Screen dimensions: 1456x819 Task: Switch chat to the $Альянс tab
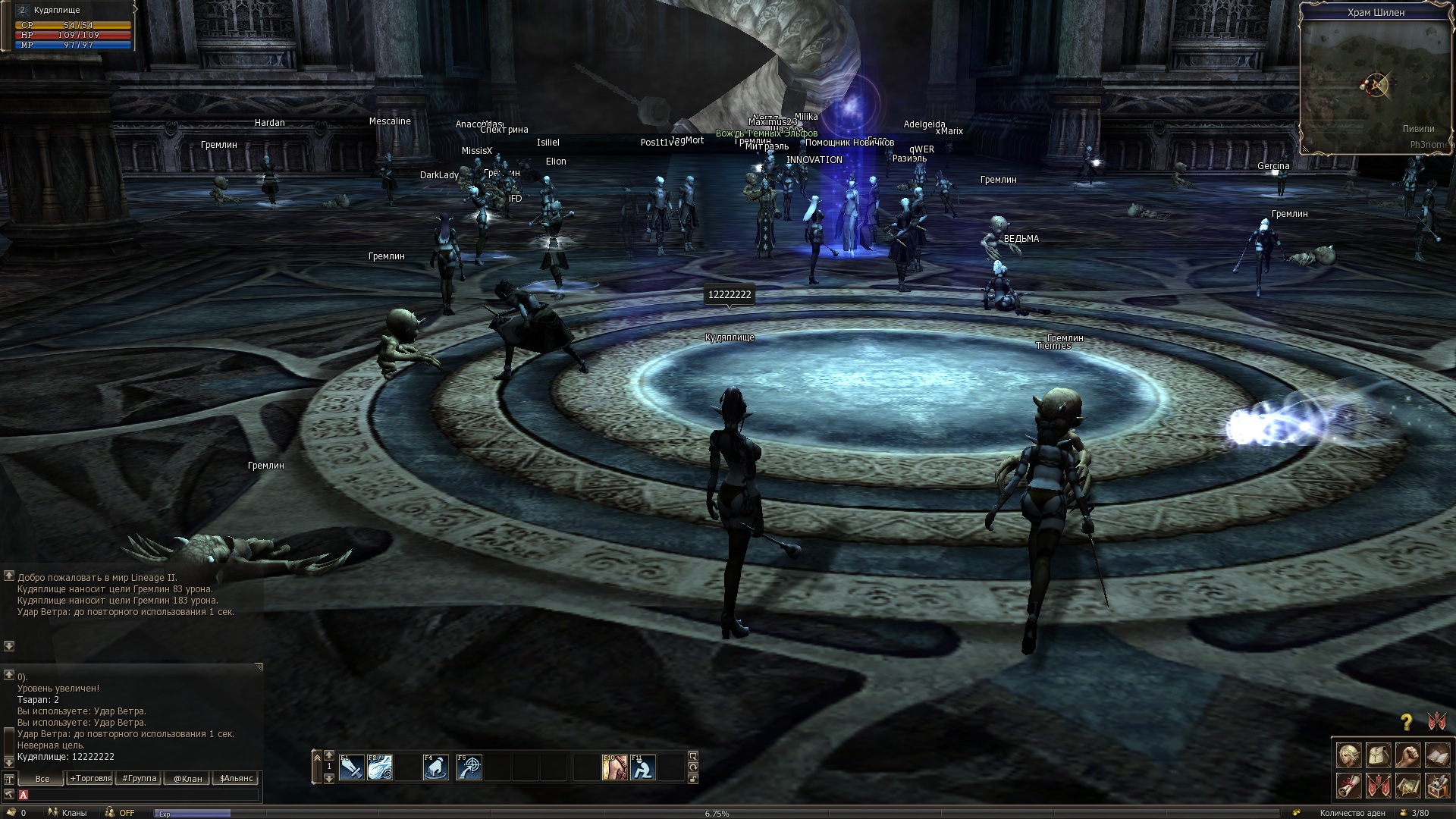click(236, 779)
